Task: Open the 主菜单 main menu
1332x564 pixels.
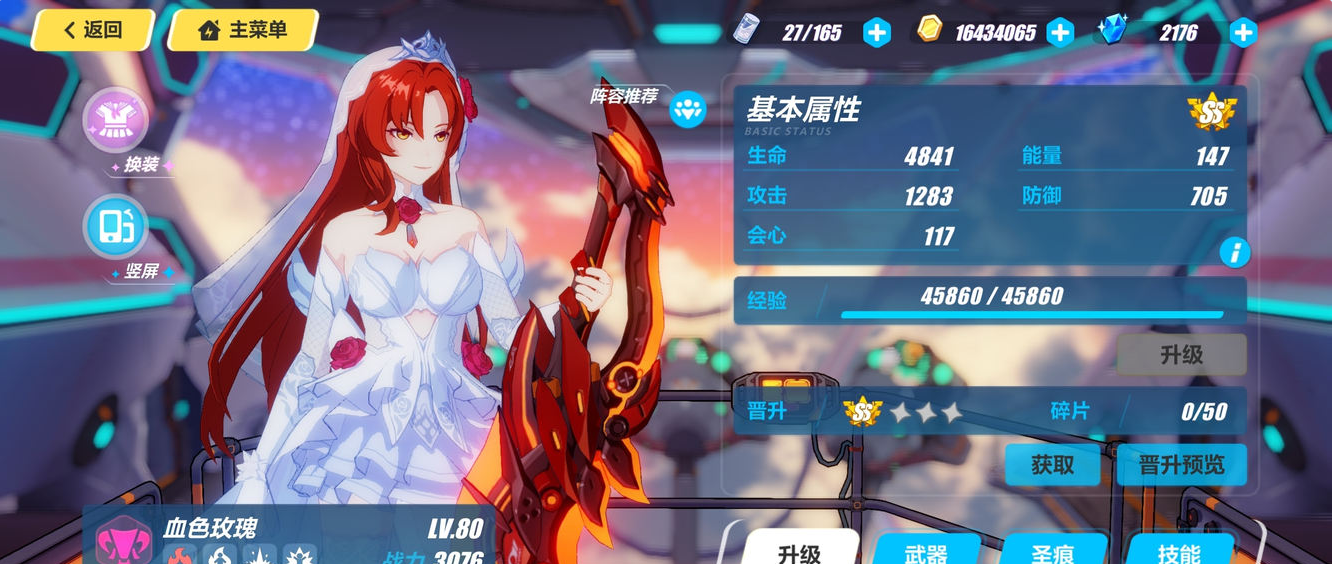Action: 243,30
